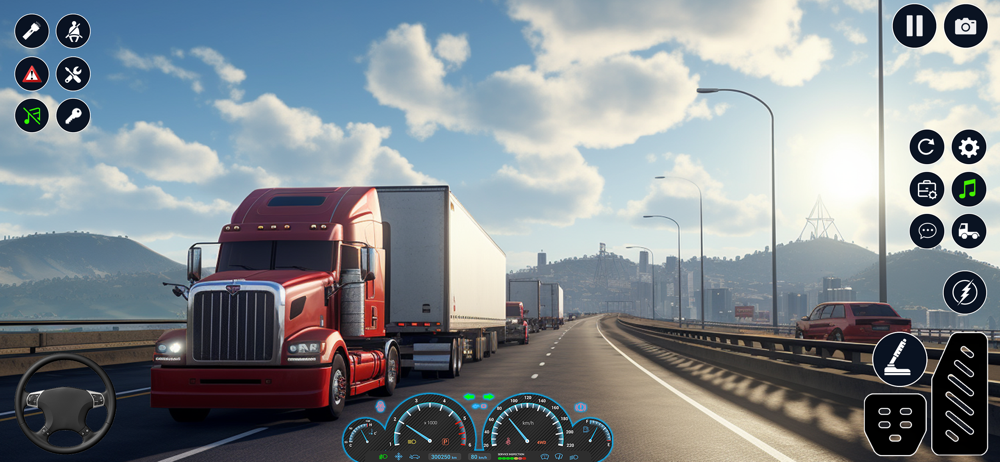This screenshot has height=462, width=1000.
Task: Tap the steering wheel control
Action: click(65, 403)
